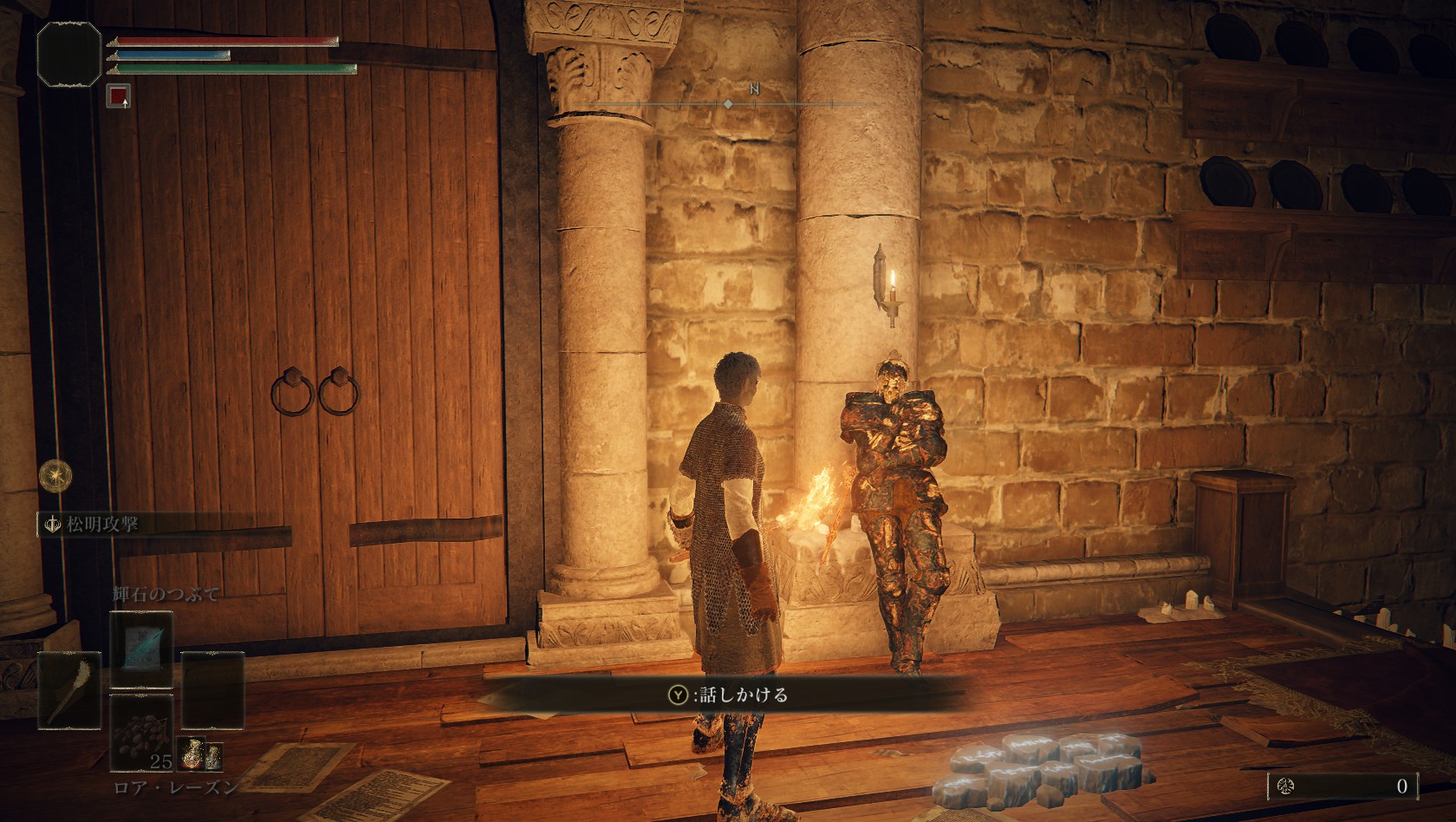Select the Glintstone Pebble spell slot

141,650
